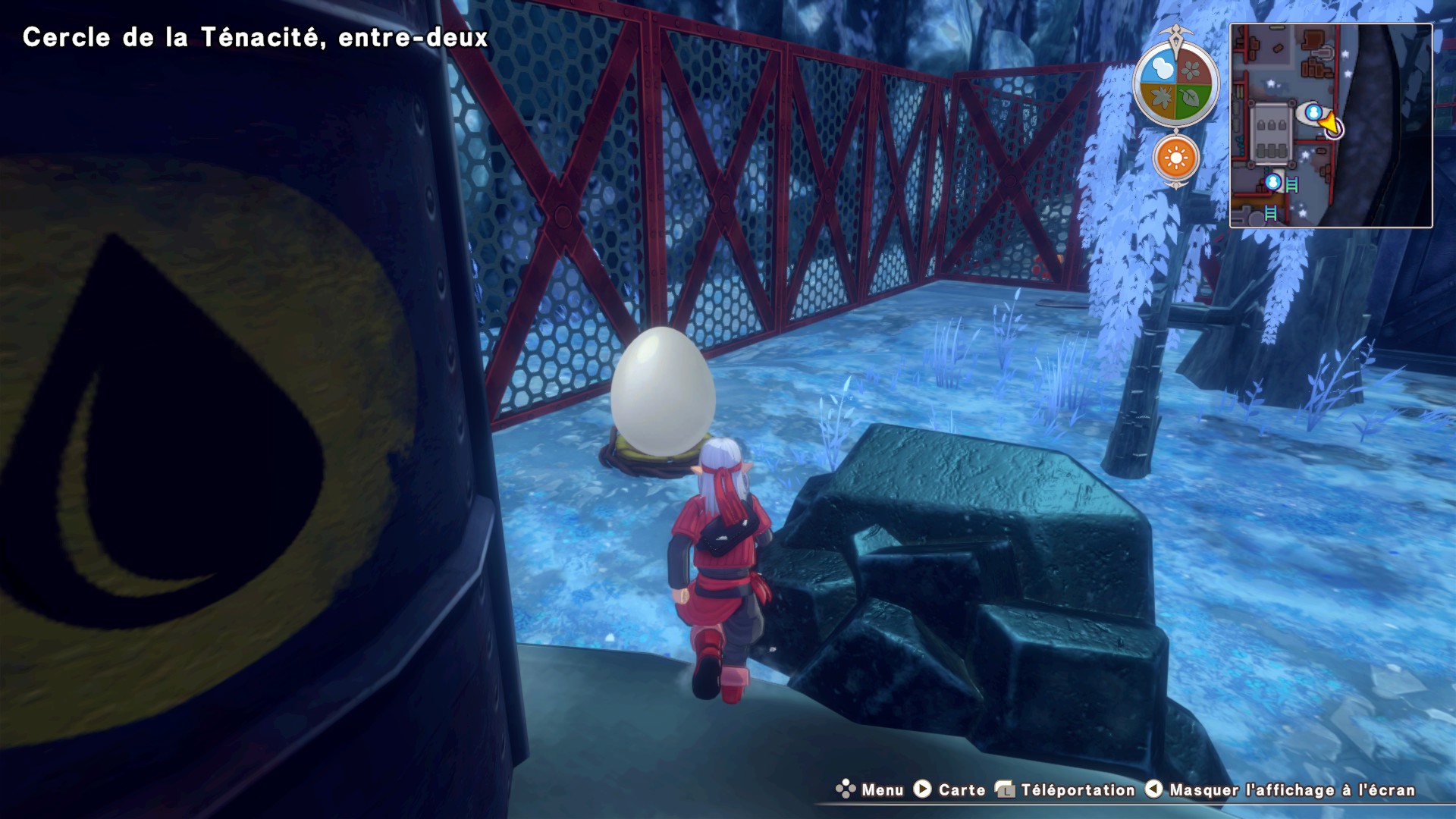Select snowman marker beside the player arrow
This screenshot has height=819, width=1456.
[x=1313, y=113]
